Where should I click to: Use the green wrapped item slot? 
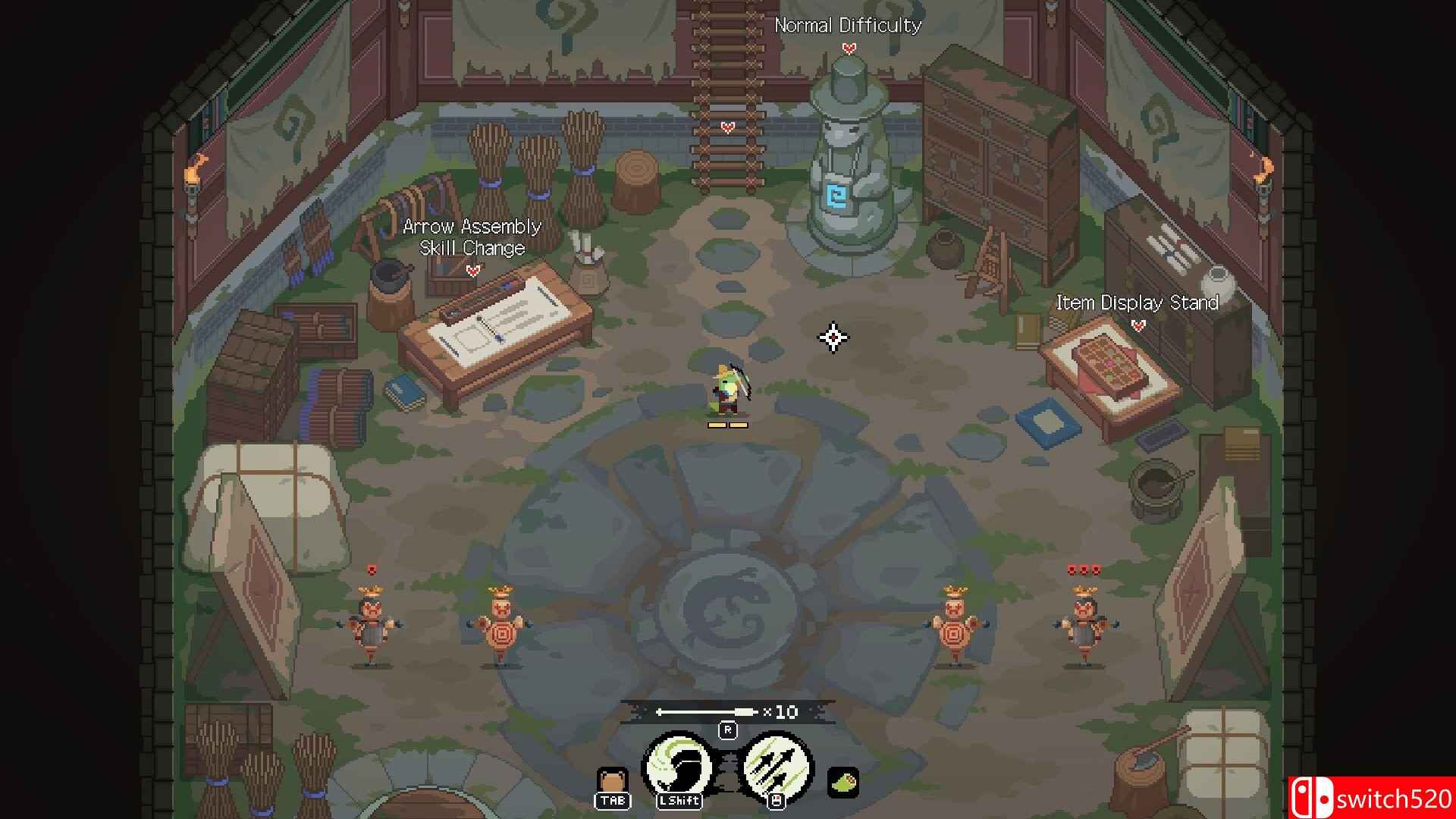click(x=843, y=782)
